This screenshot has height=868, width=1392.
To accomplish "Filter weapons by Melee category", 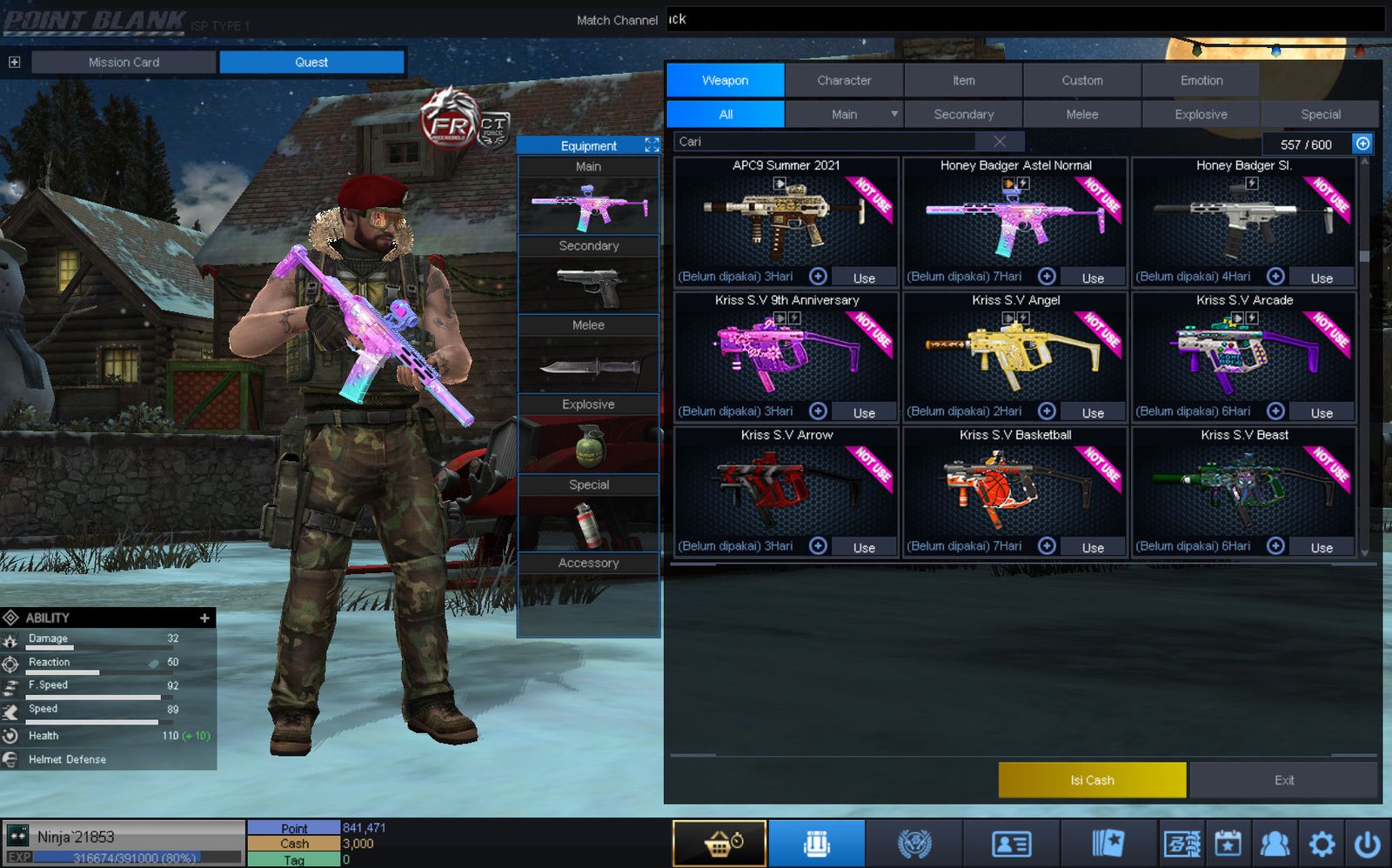I will point(1081,114).
